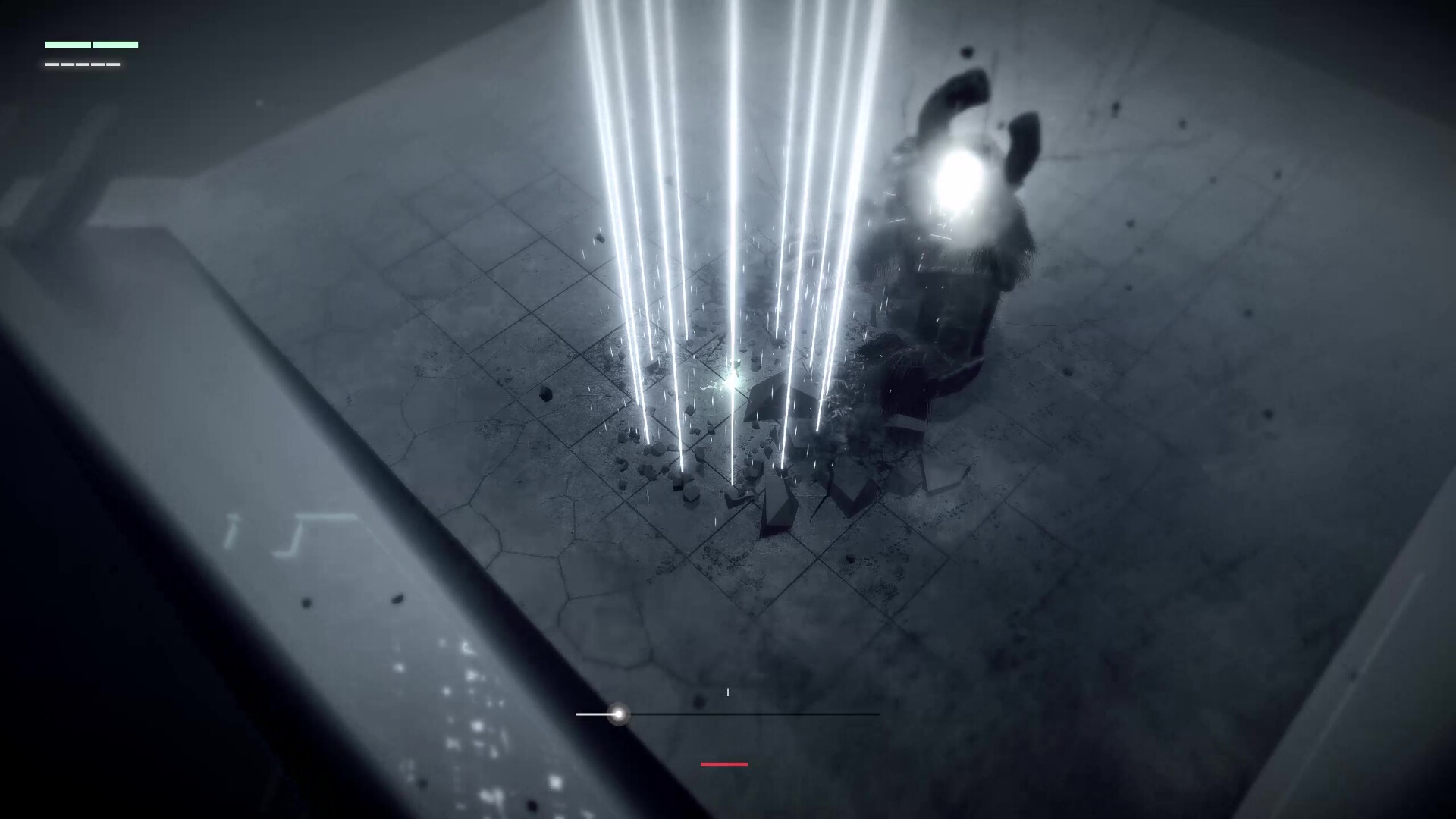Toggle the white tick marker above the progress bar

point(728,691)
